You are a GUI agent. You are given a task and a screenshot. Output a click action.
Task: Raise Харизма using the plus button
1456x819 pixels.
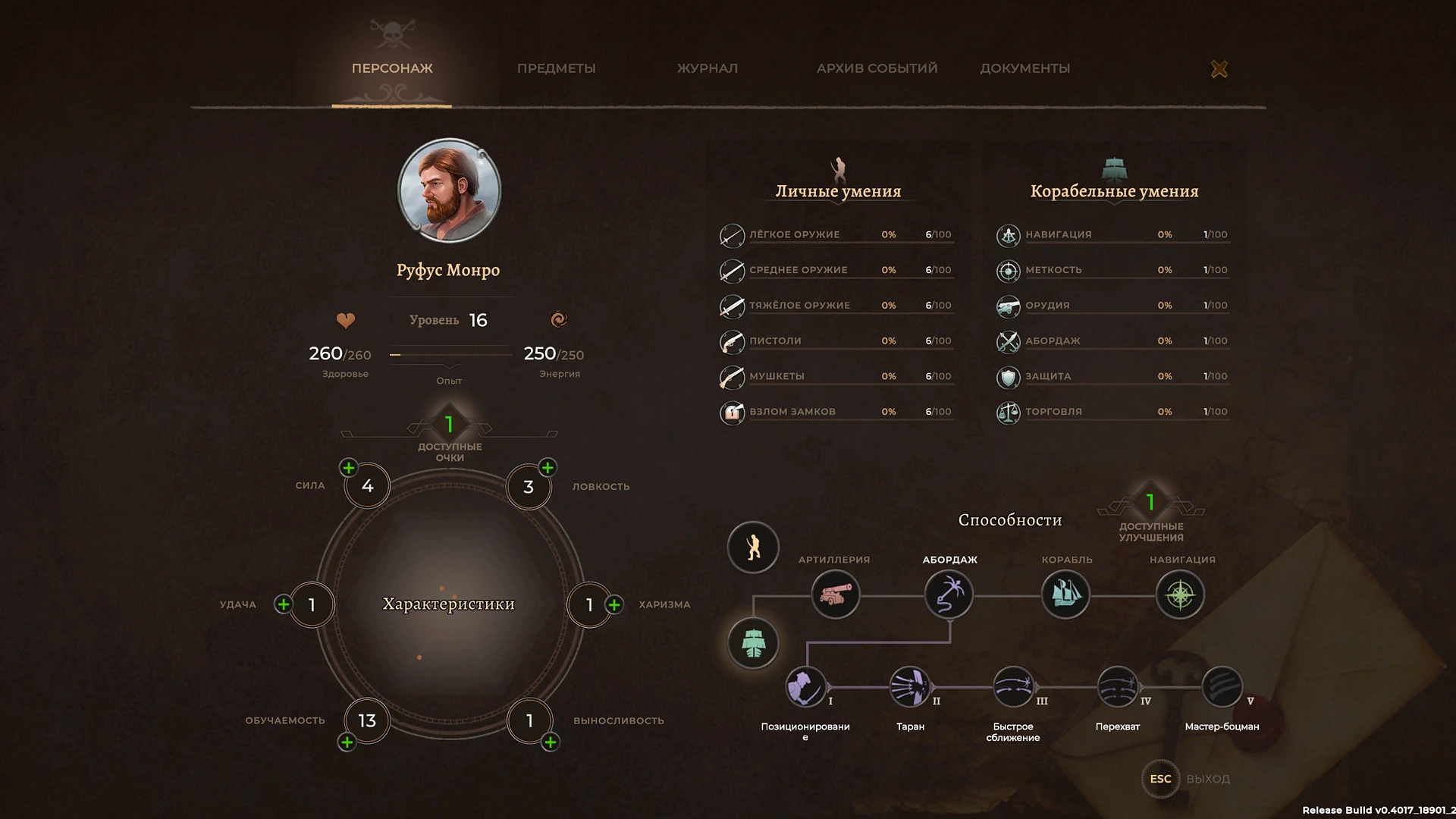(614, 604)
